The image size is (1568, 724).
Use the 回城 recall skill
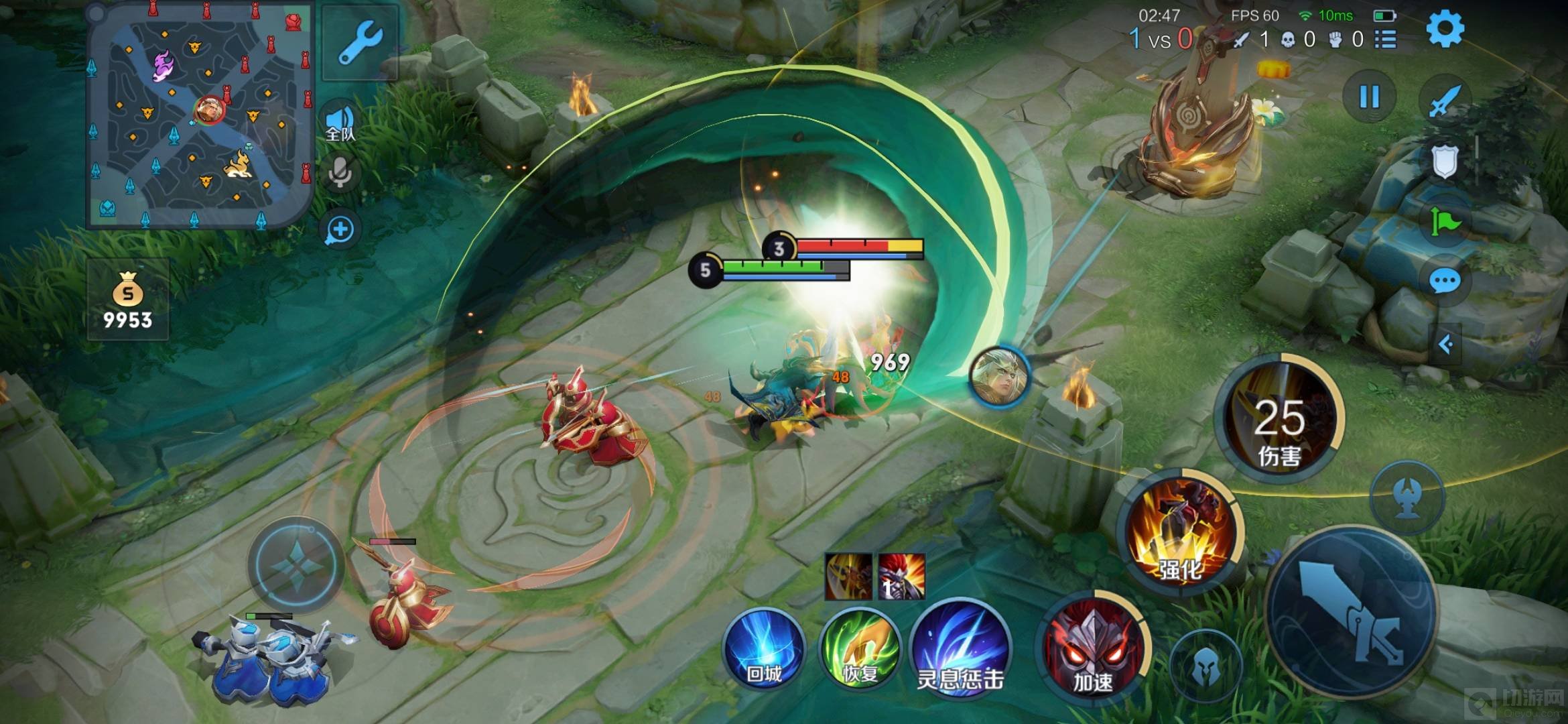pos(764,649)
